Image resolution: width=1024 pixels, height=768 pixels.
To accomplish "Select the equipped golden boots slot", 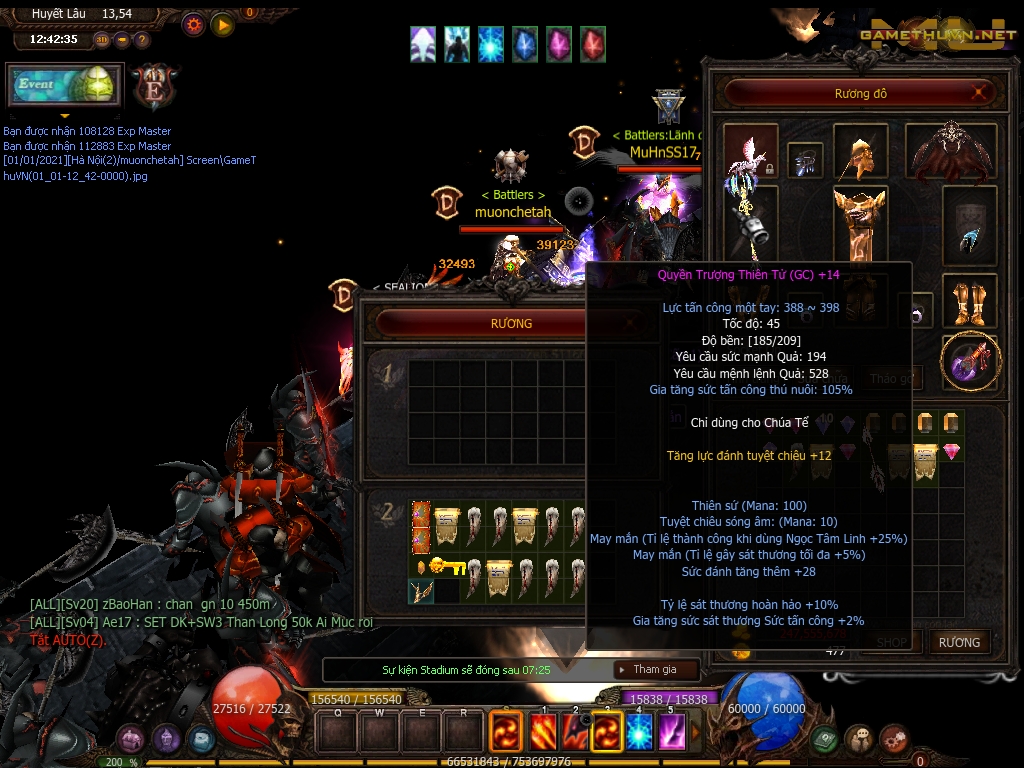I will point(969,301).
